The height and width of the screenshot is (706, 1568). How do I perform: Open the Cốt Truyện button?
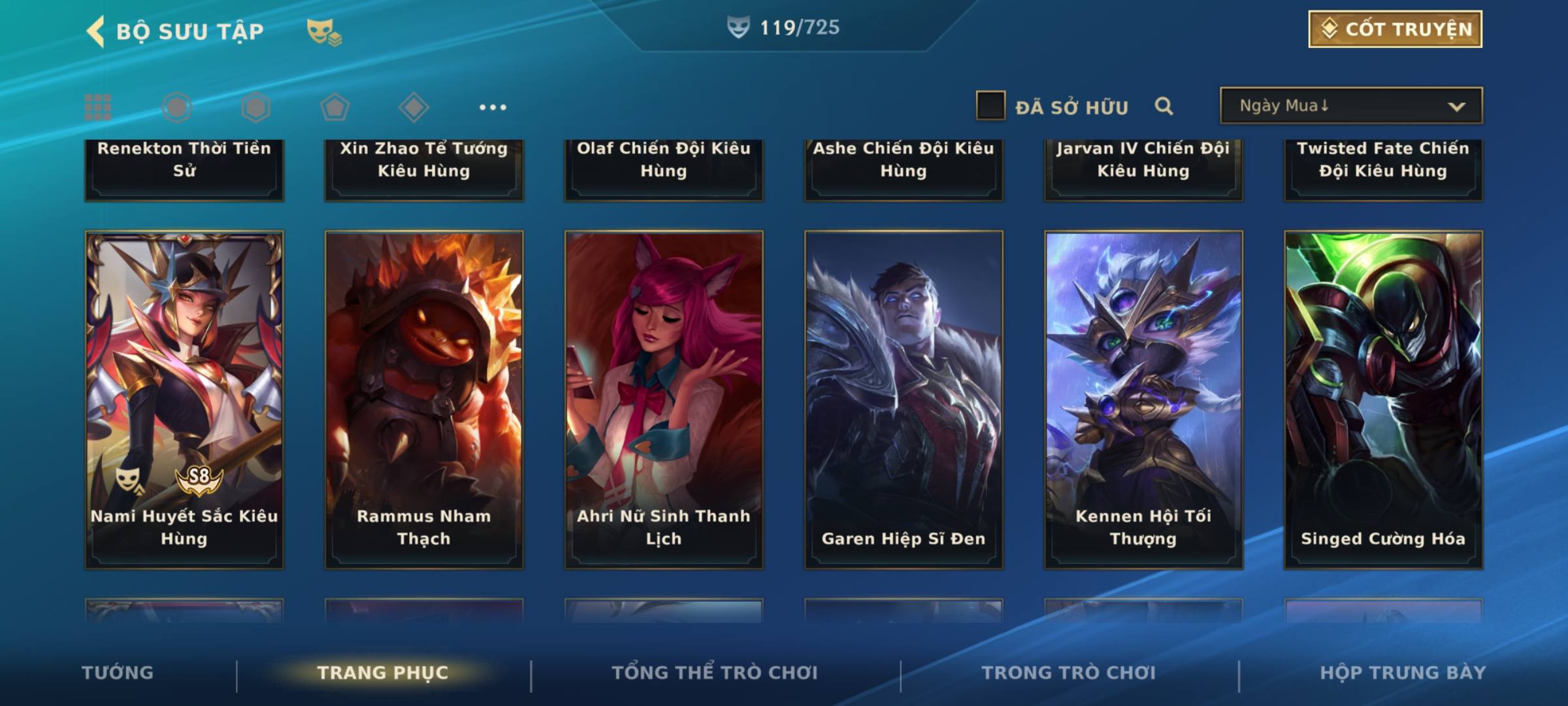click(x=1394, y=29)
